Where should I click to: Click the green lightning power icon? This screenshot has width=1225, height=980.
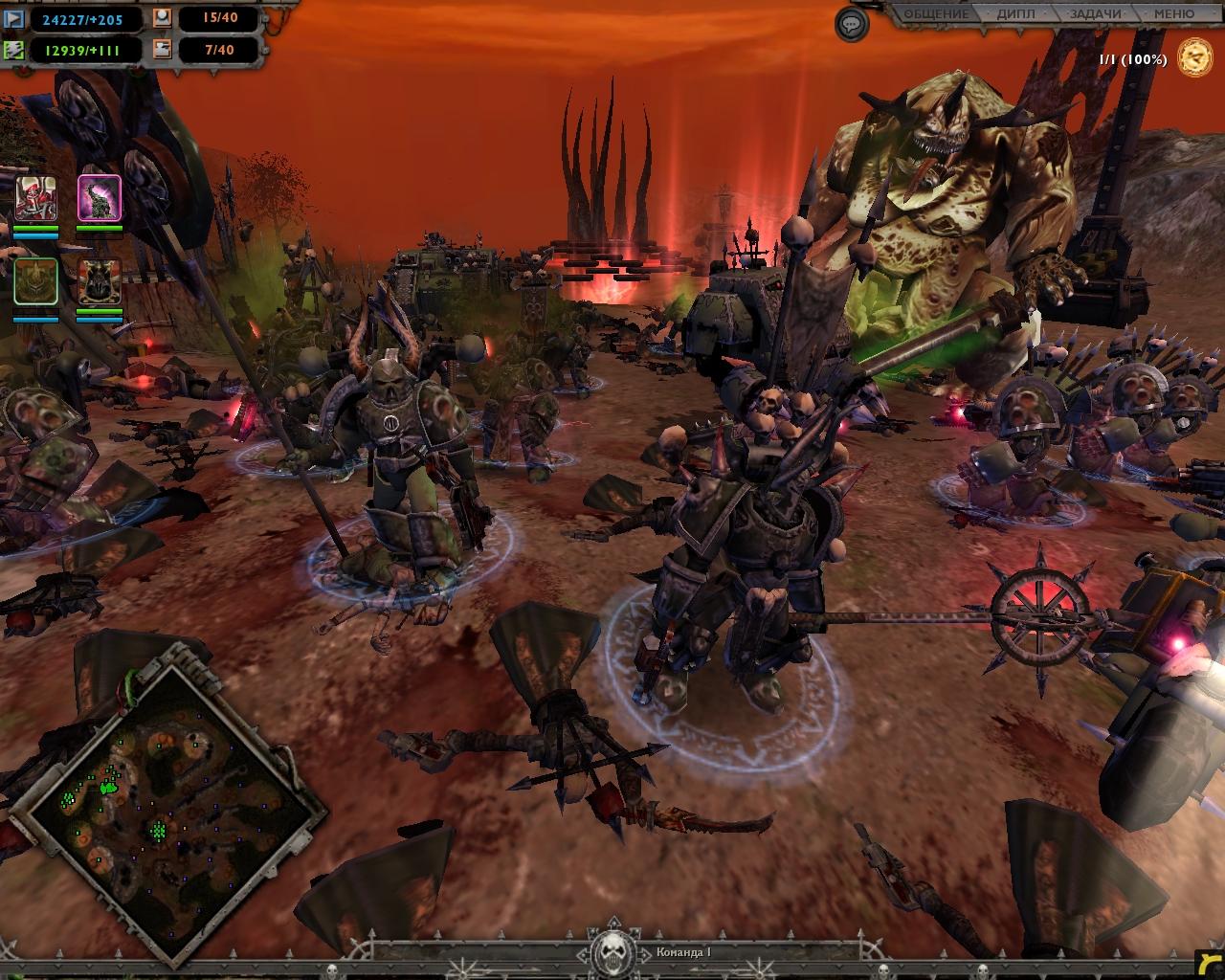point(14,50)
